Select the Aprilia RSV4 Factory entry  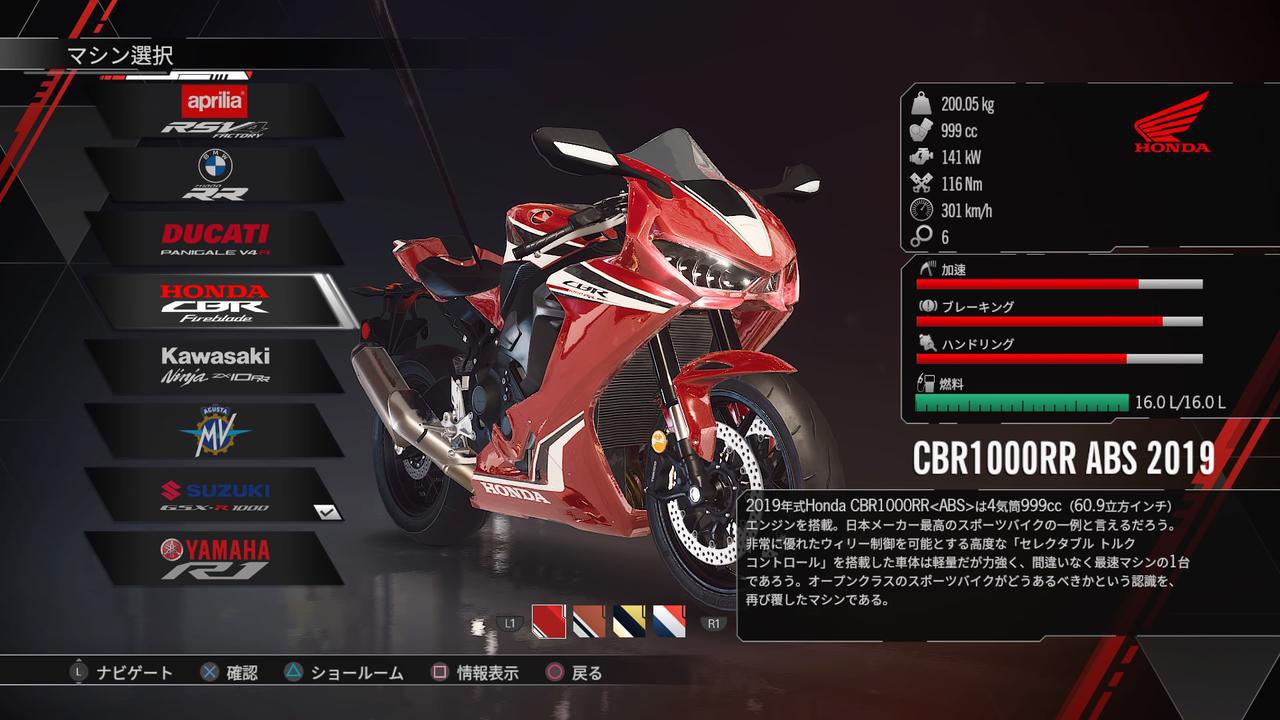(214, 111)
